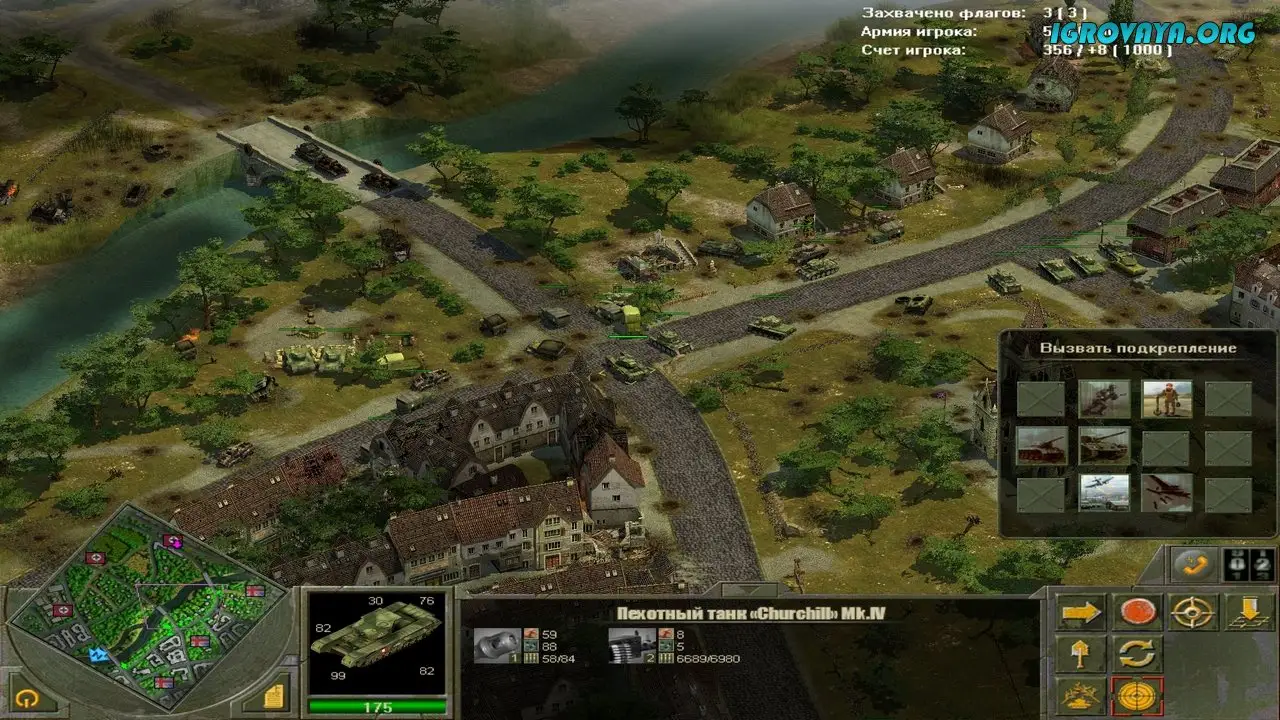
Task: Select the fighter plane on airfield reinforcement
Action: [x=1104, y=492]
